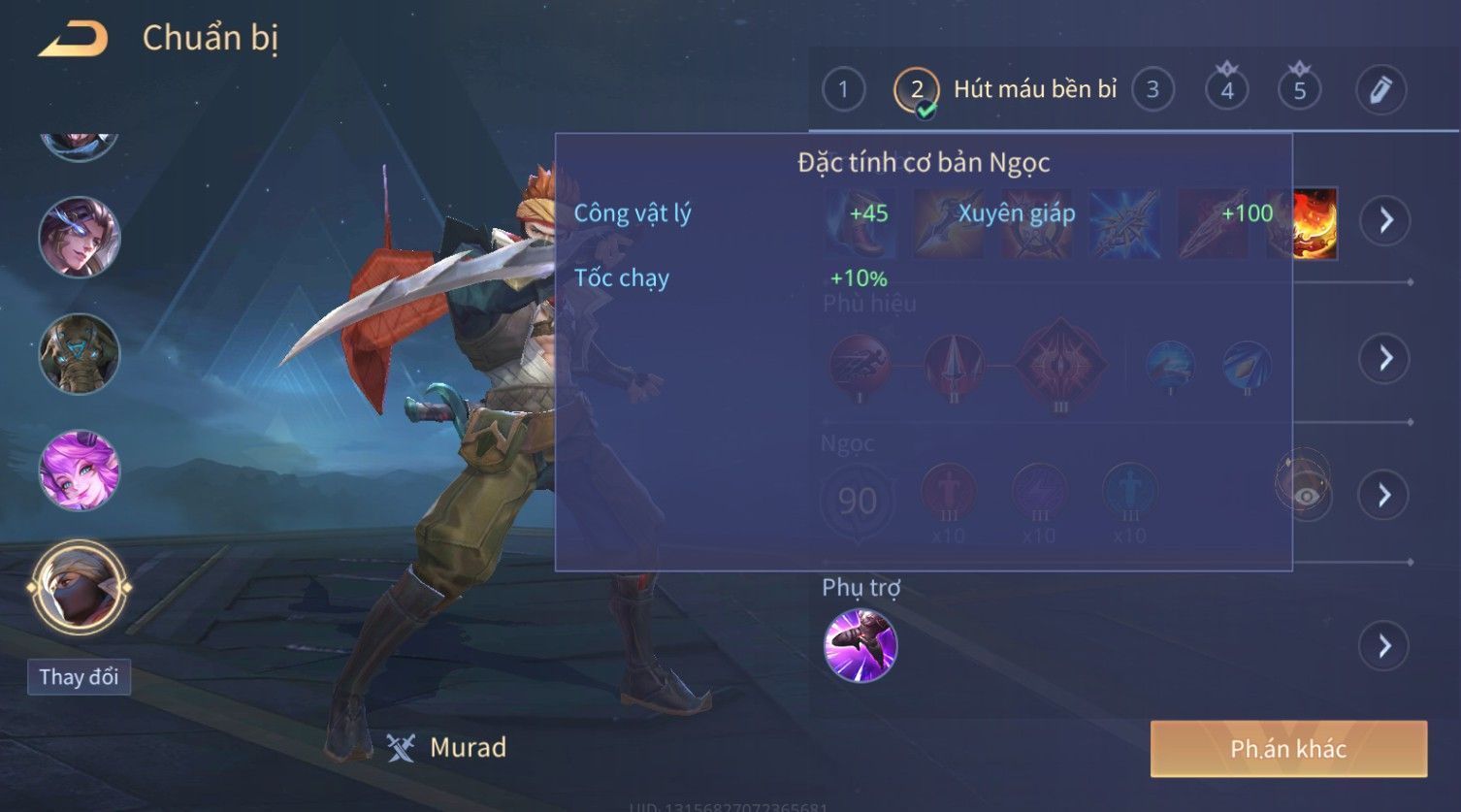The width and height of the screenshot is (1461, 812).
Task: Go back using the return arrow
Action: (73, 39)
